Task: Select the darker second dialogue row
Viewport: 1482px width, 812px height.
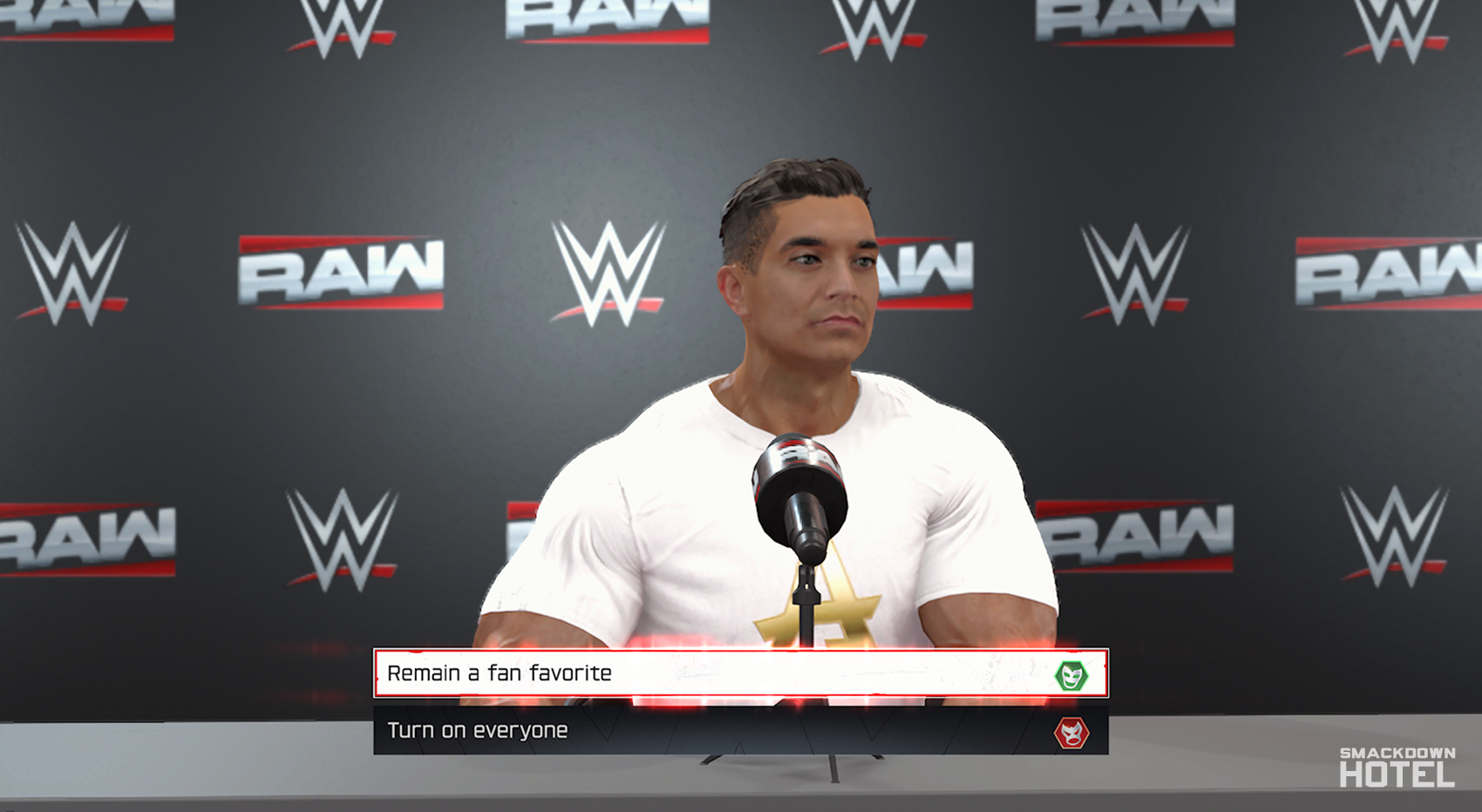Action: click(x=741, y=732)
